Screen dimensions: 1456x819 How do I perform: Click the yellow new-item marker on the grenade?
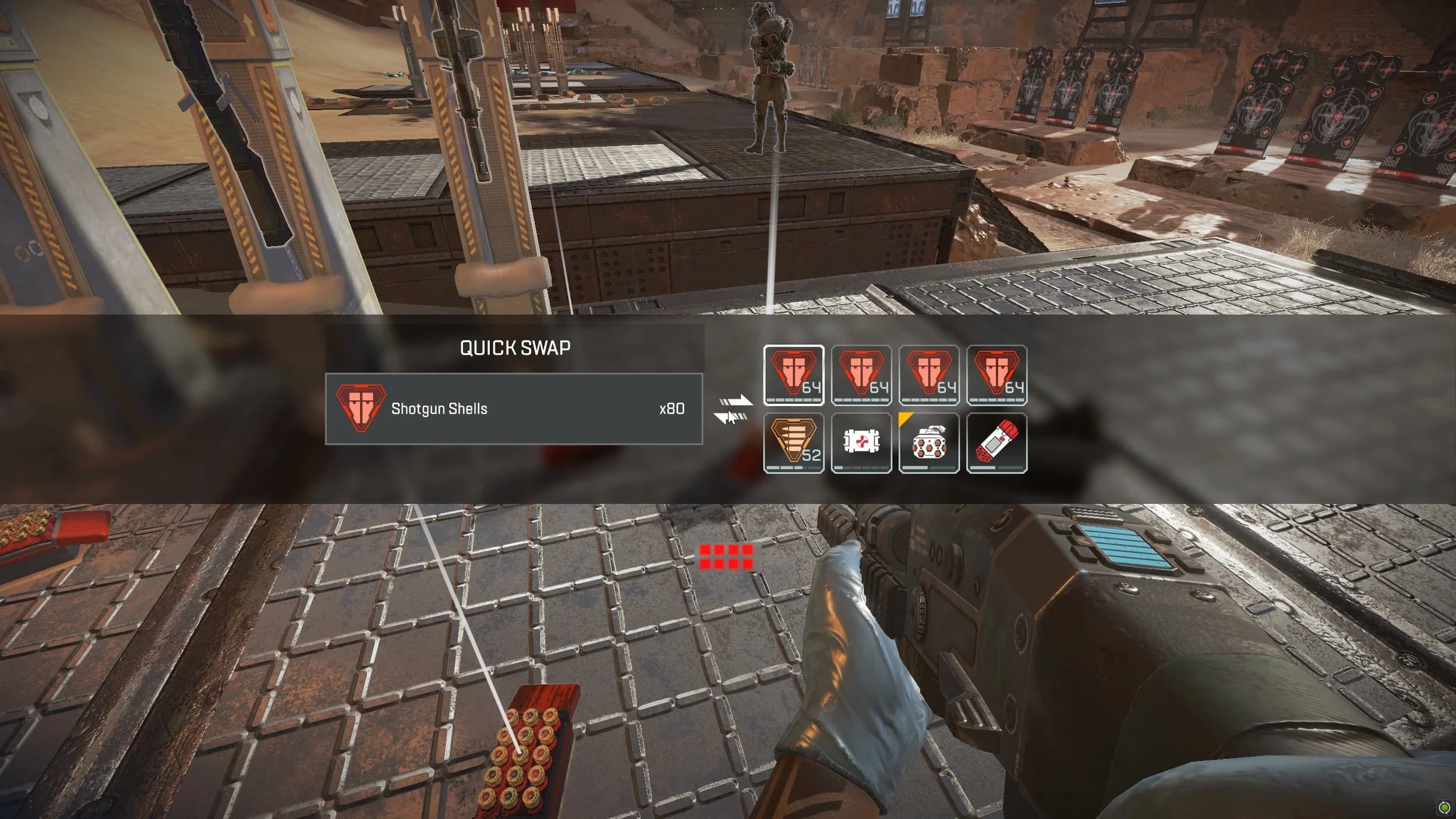click(905, 417)
